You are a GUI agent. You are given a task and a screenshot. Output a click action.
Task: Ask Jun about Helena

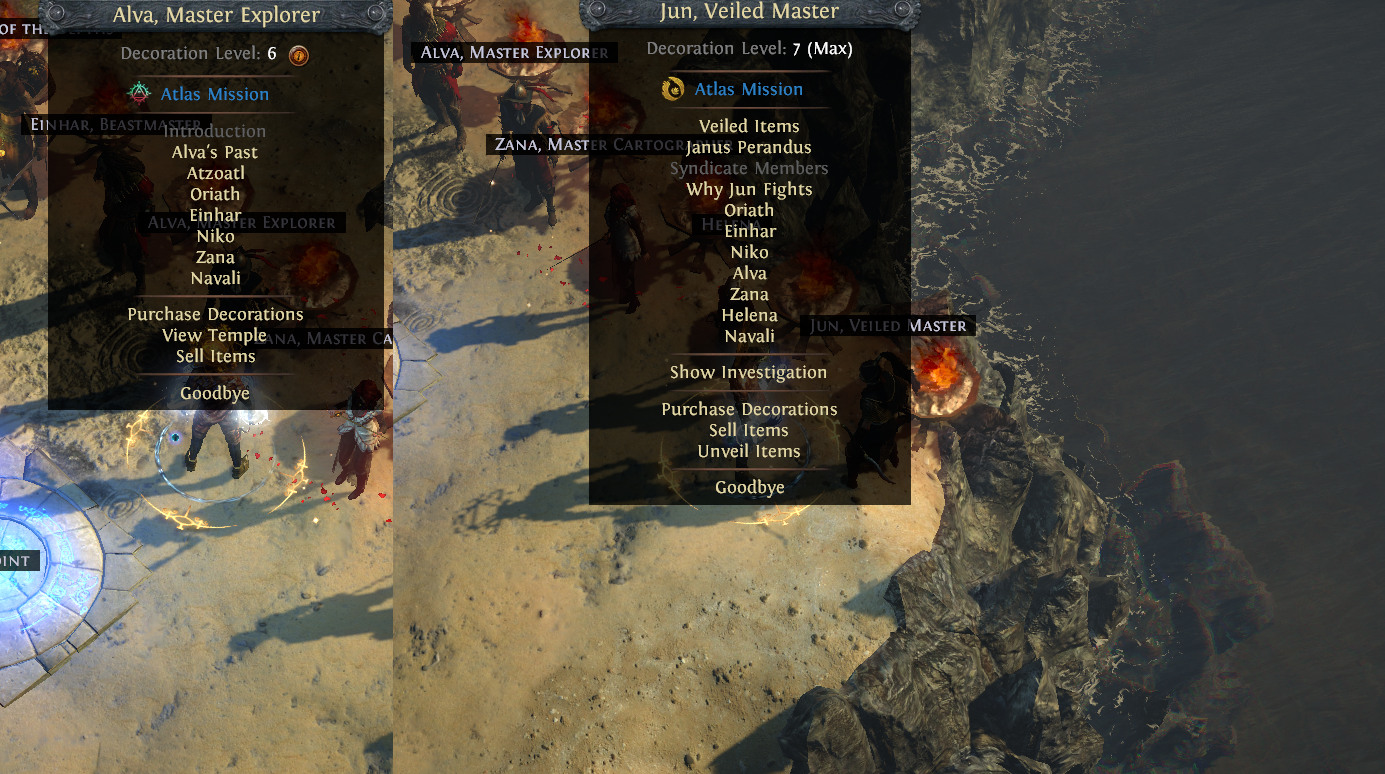point(749,315)
